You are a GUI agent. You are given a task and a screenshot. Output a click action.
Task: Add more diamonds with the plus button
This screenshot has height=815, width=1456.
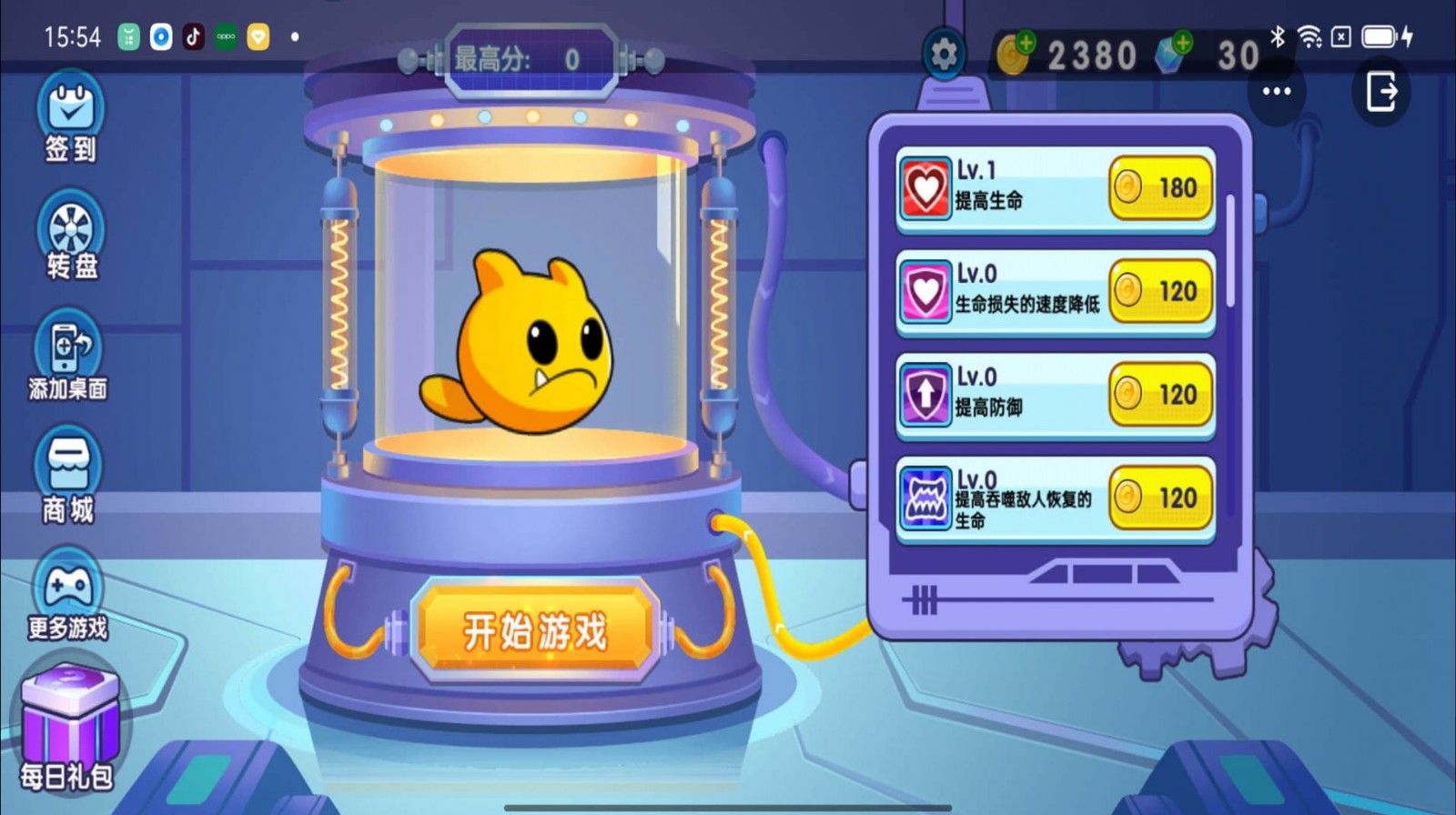point(1183,39)
